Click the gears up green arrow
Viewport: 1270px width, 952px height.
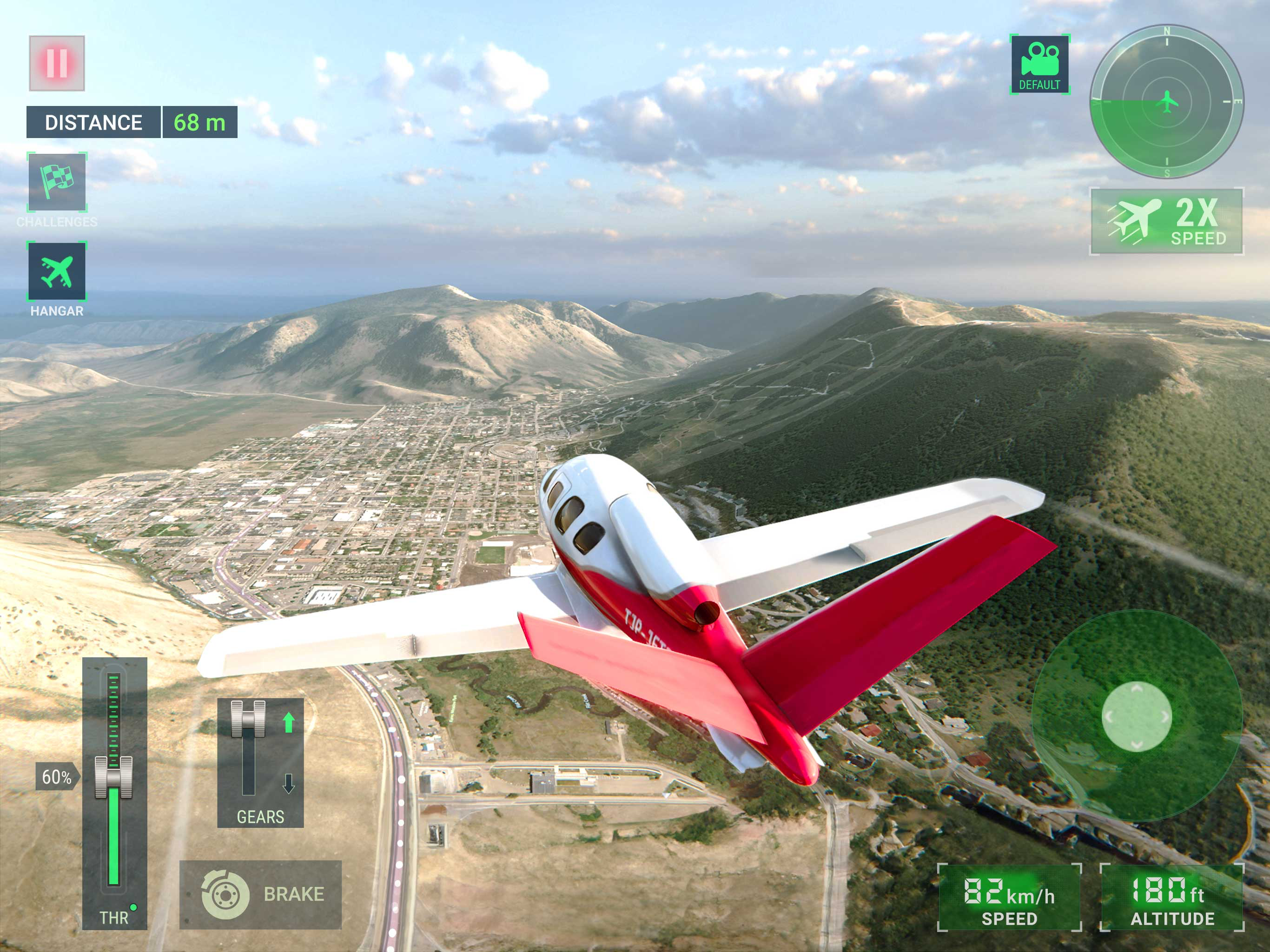[289, 723]
